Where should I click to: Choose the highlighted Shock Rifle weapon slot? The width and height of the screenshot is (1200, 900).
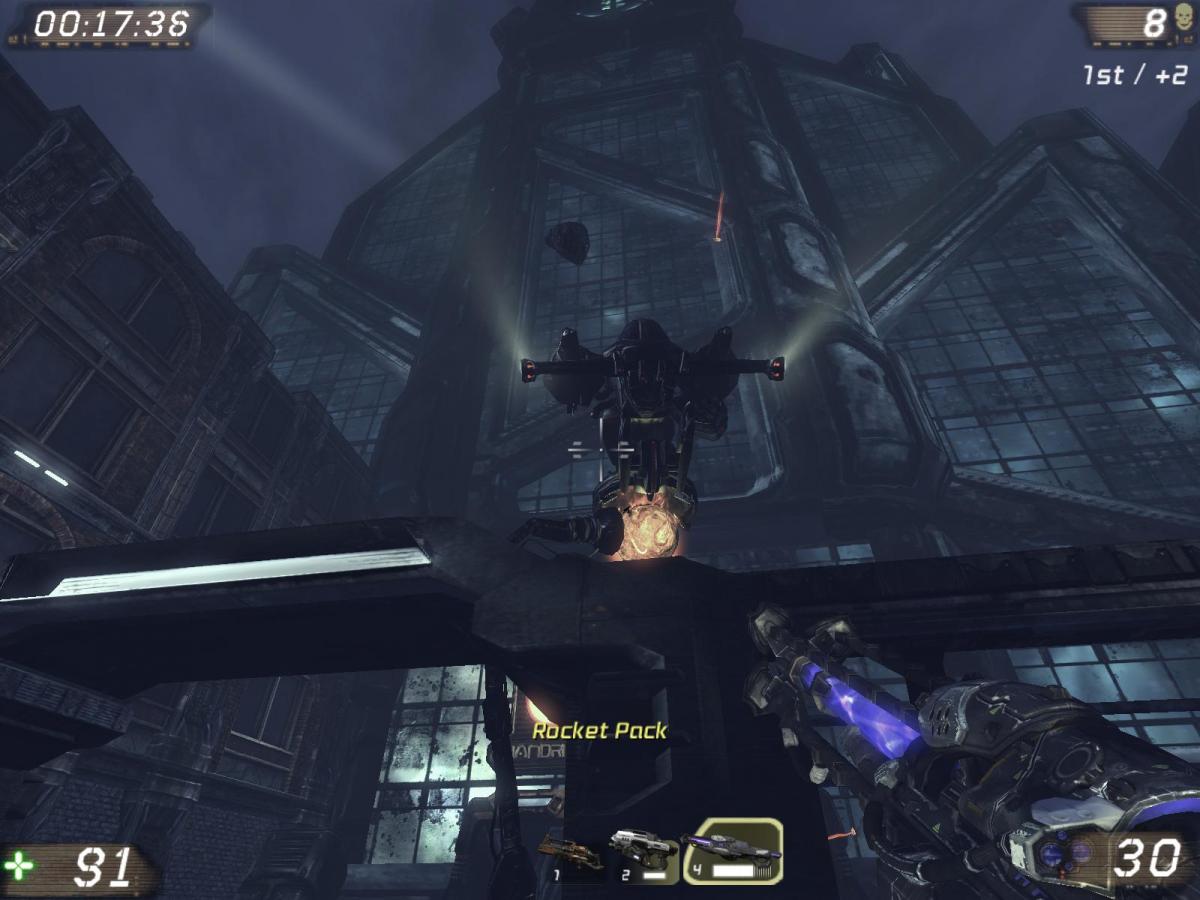[x=733, y=851]
